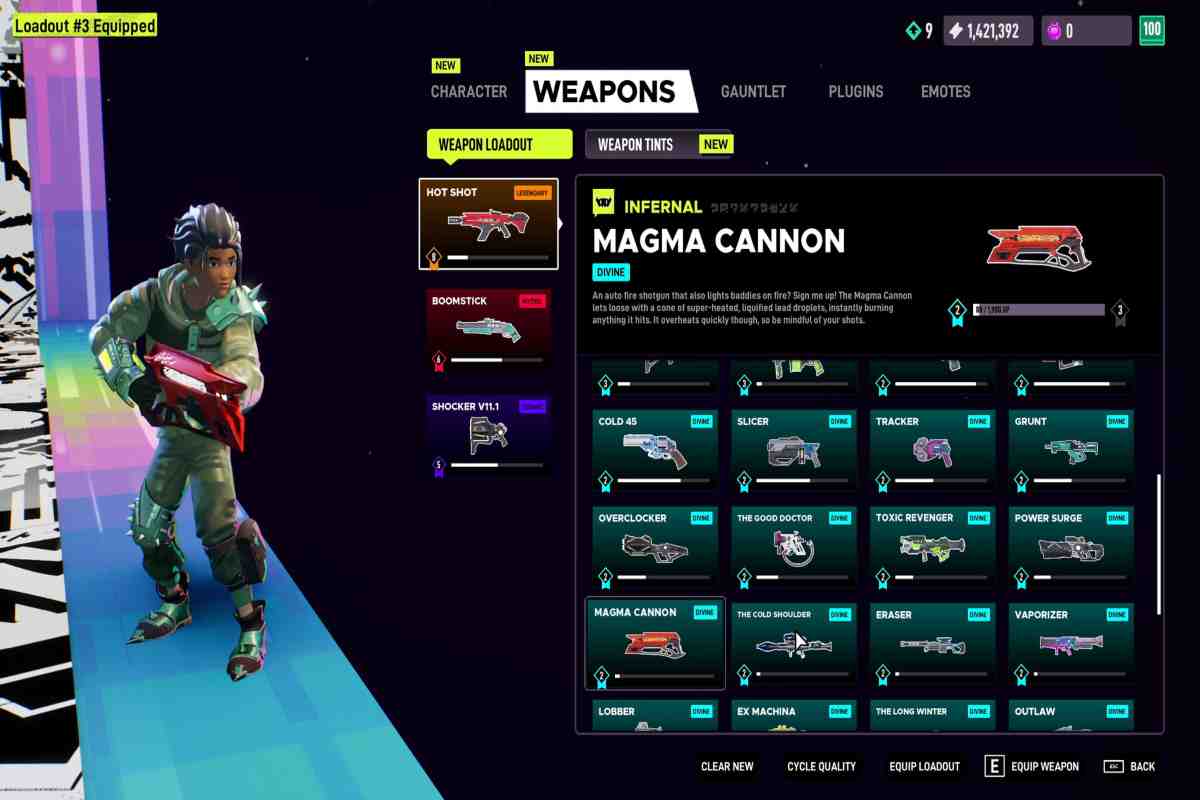Click the Equip Loadout button
1200x800 pixels.
(x=924, y=766)
